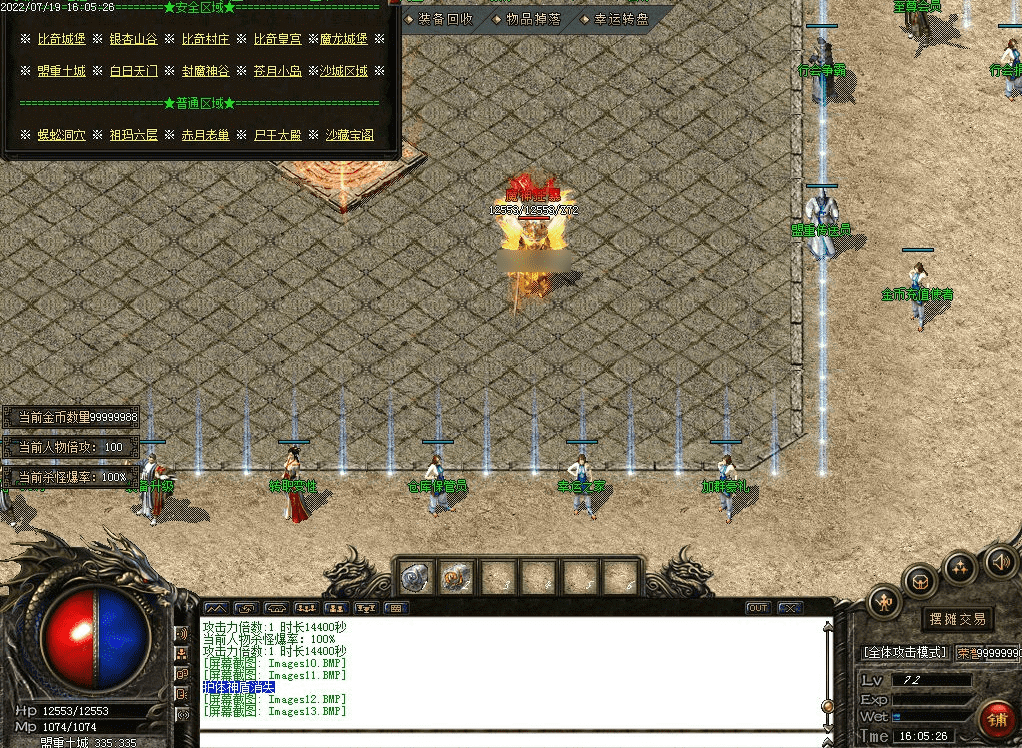Use the scroll item in hotbar slot one
The height and width of the screenshot is (748, 1022).
tap(416, 577)
